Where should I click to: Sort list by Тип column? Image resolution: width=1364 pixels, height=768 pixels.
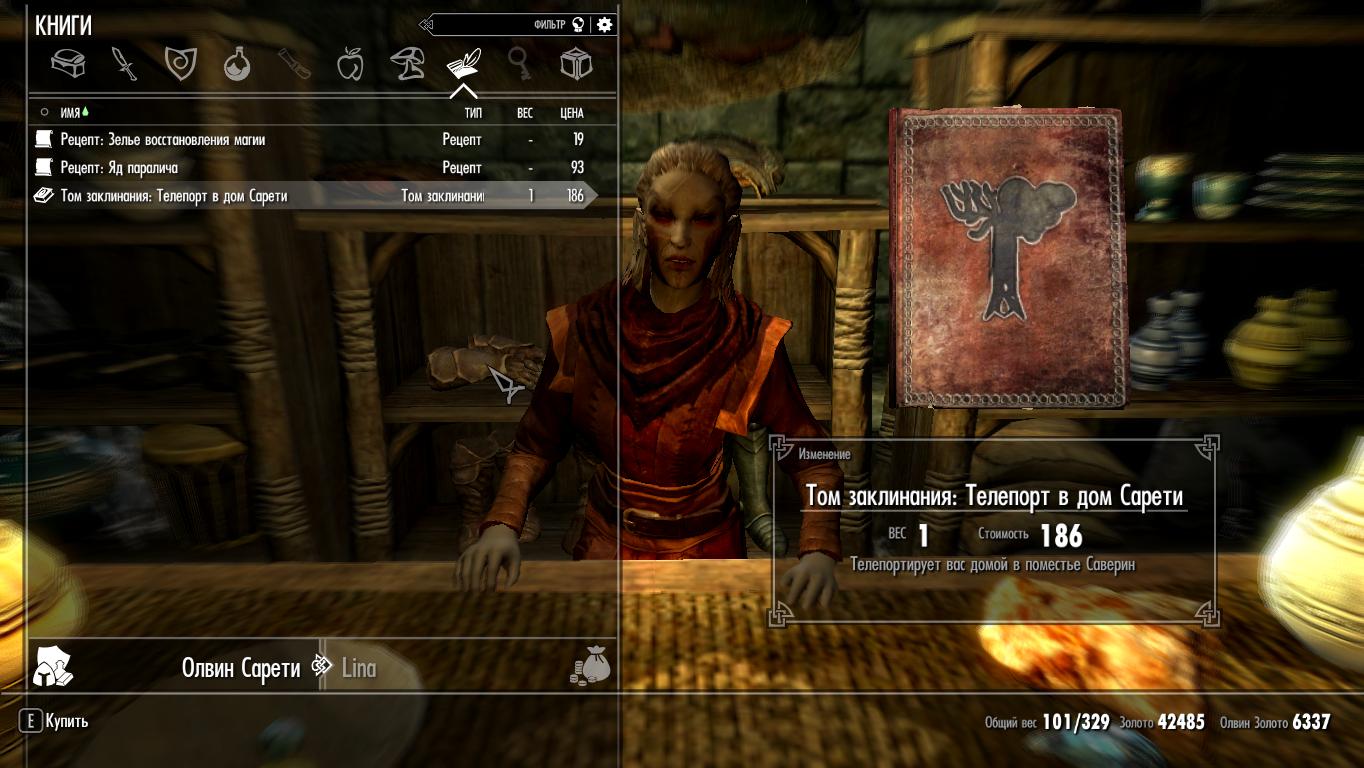coord(472,113)
